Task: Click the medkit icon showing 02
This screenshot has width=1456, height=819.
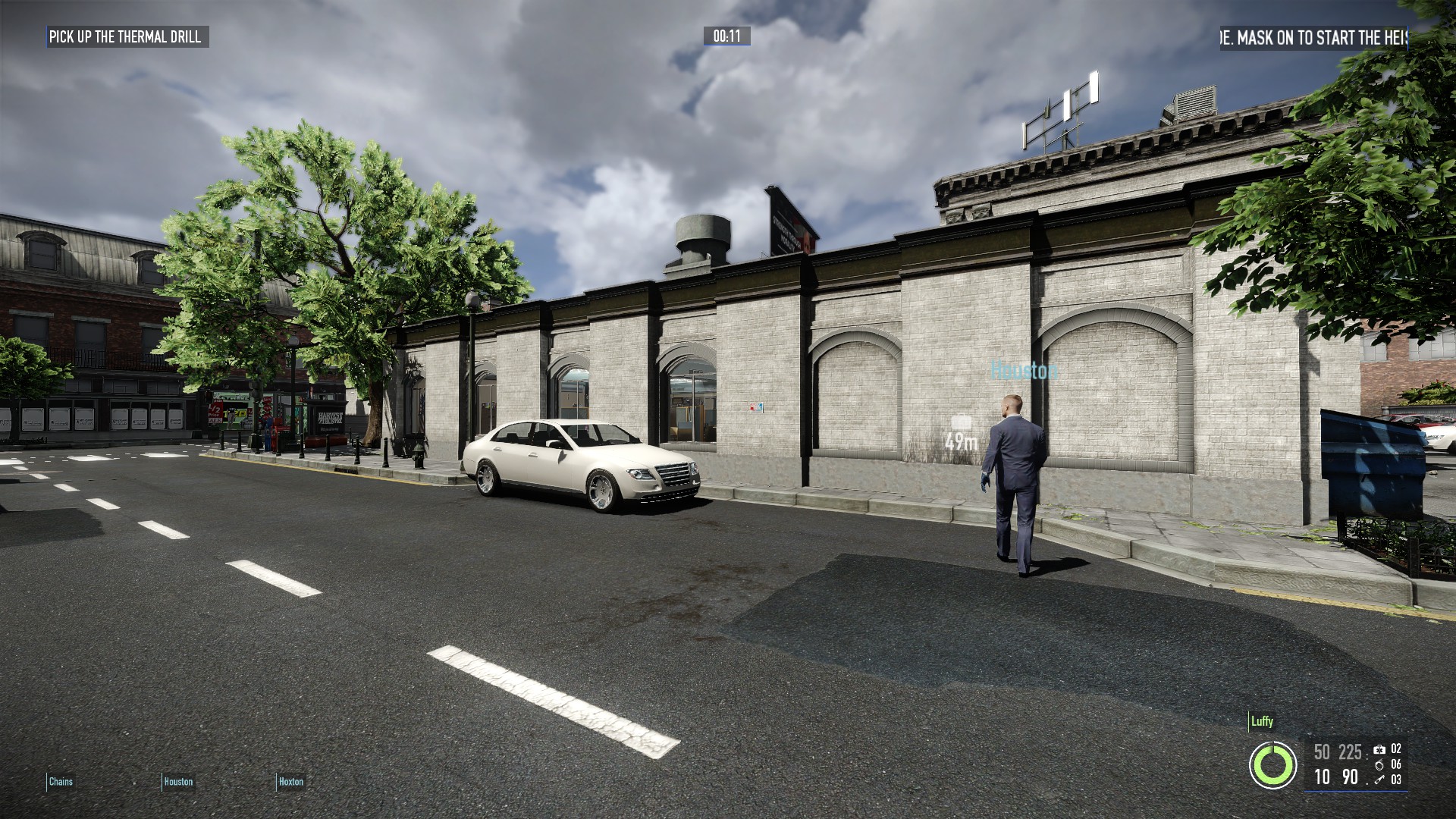Action: point(1380,751)
